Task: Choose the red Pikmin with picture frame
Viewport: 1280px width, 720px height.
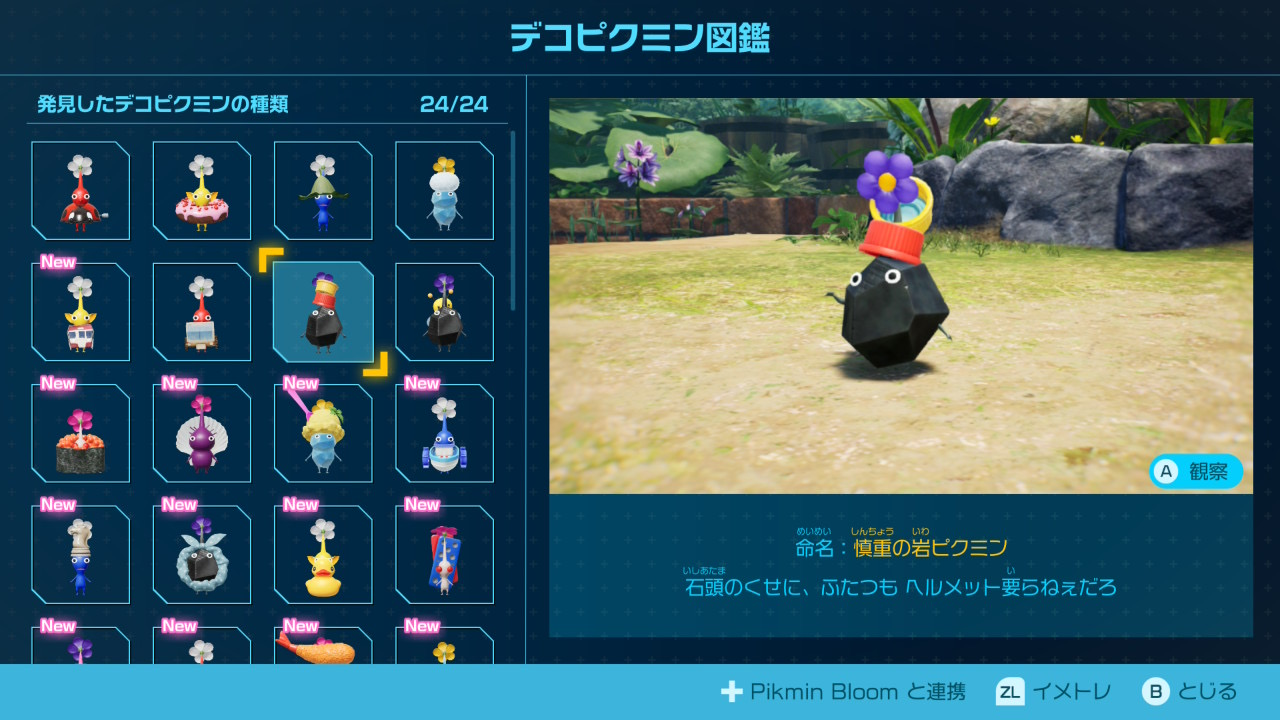Action: coord(202,312)
